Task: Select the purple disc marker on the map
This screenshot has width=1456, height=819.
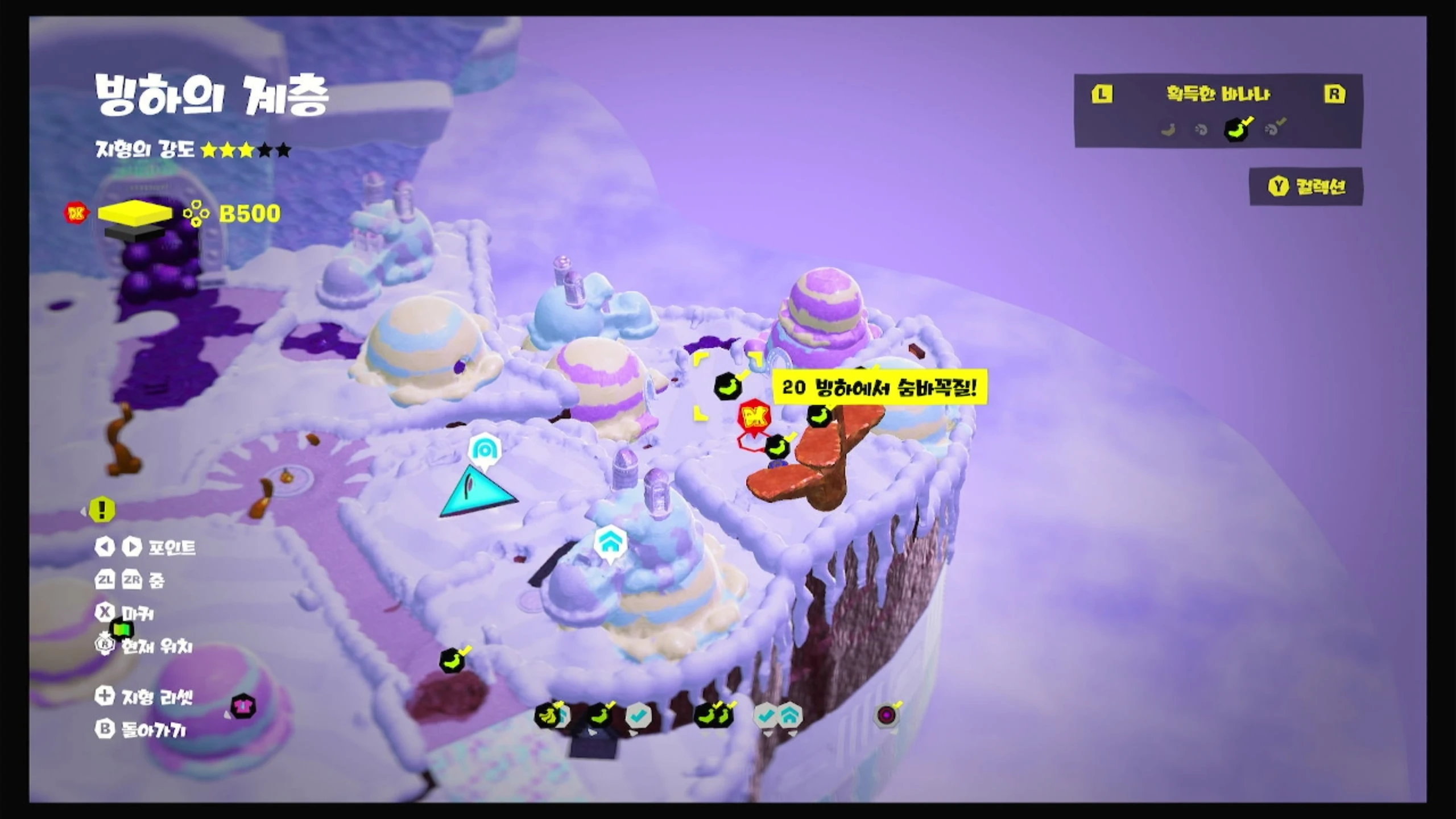Action: point(886,715)
